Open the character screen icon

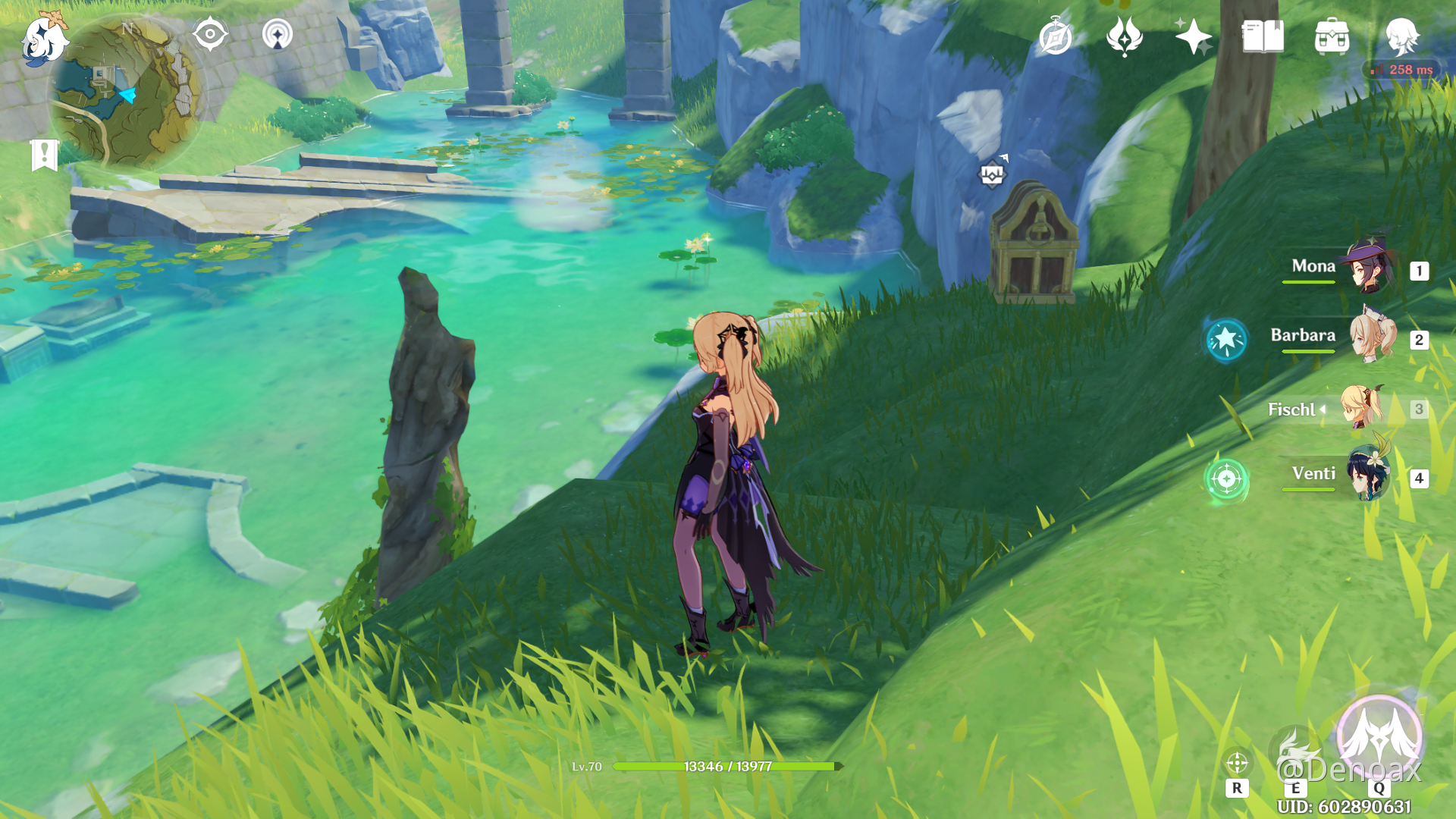(1401, 36)
